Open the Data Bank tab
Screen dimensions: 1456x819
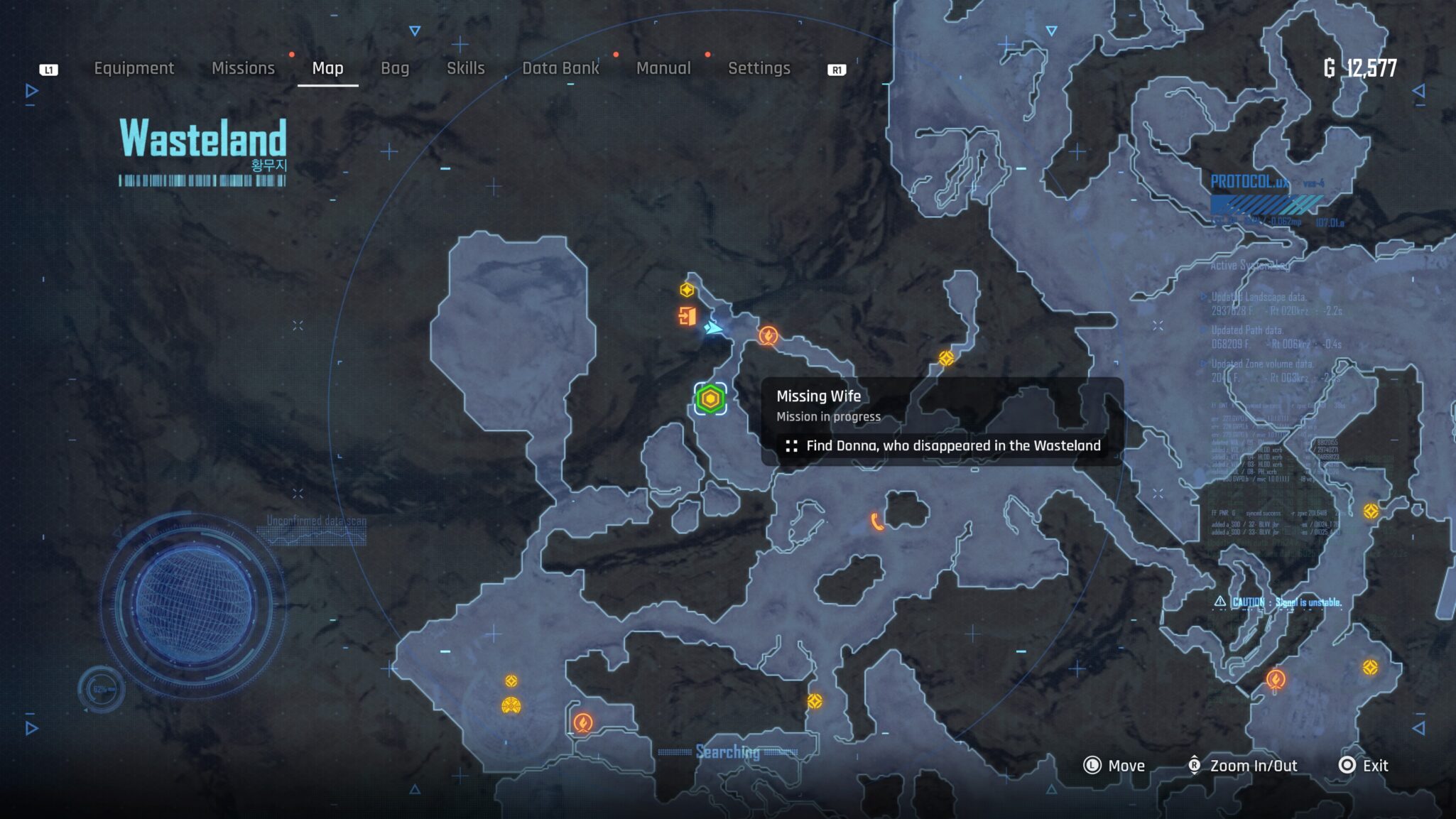pos(560,68)
